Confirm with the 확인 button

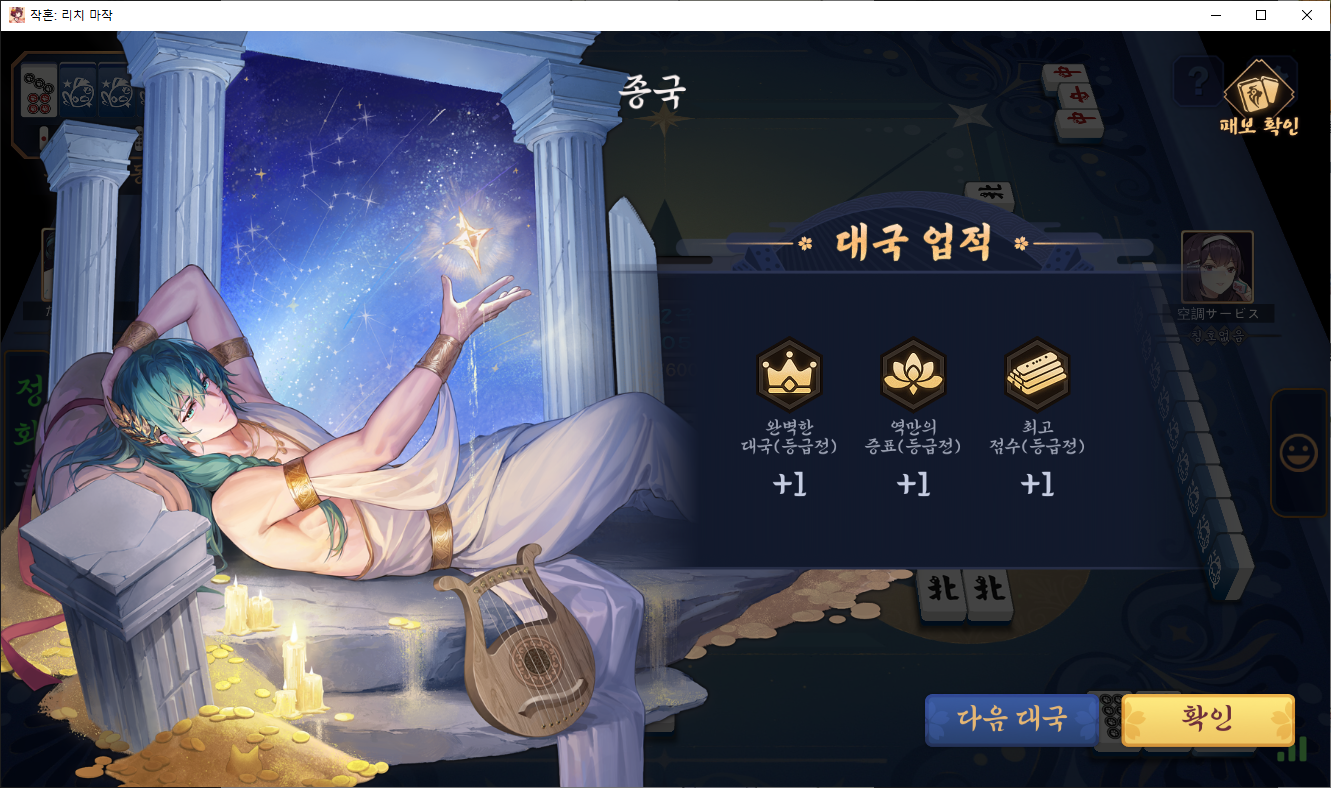click(x=1207, y=719)
